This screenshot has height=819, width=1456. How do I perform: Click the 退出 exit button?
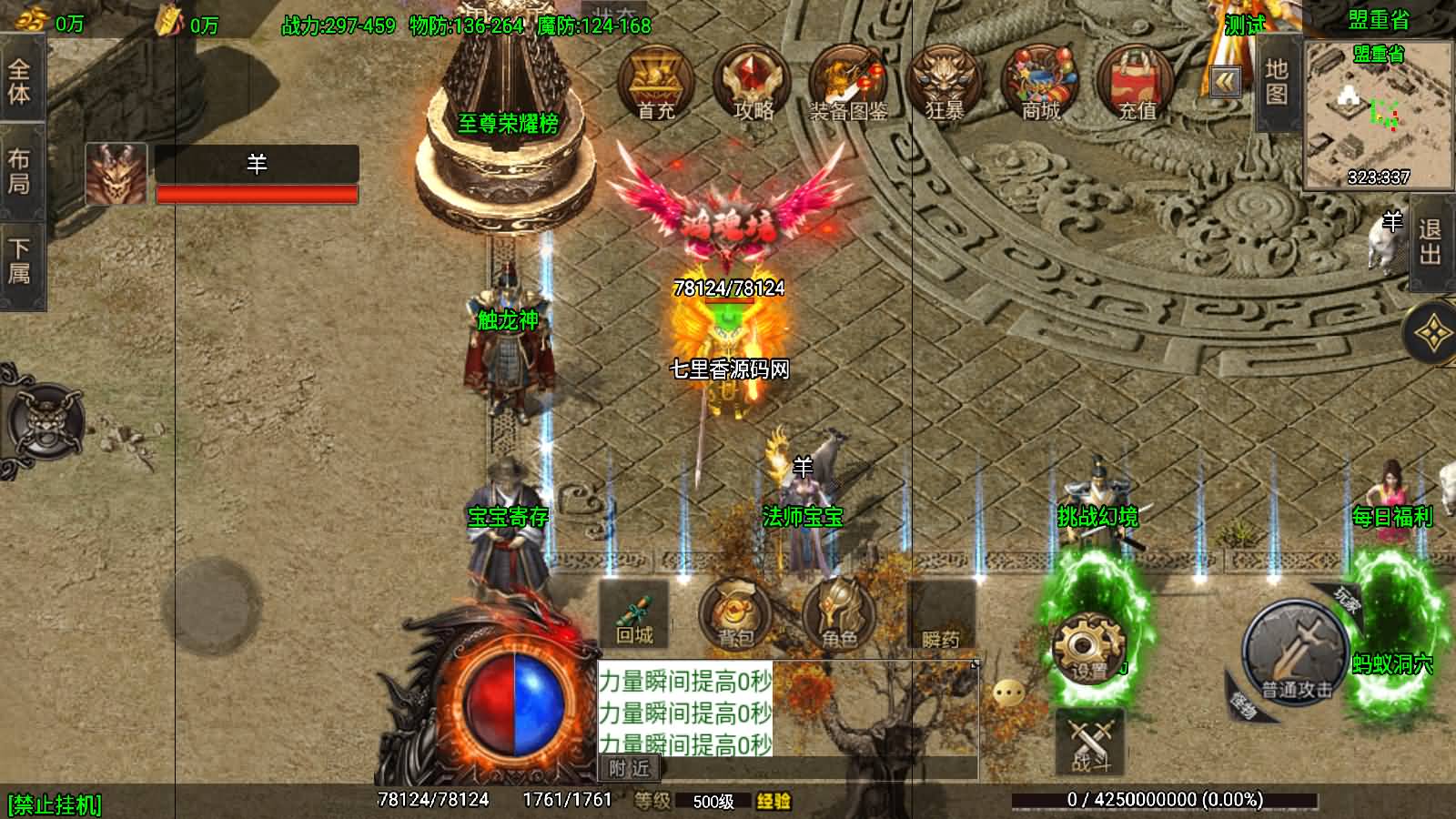point(1430,243)
